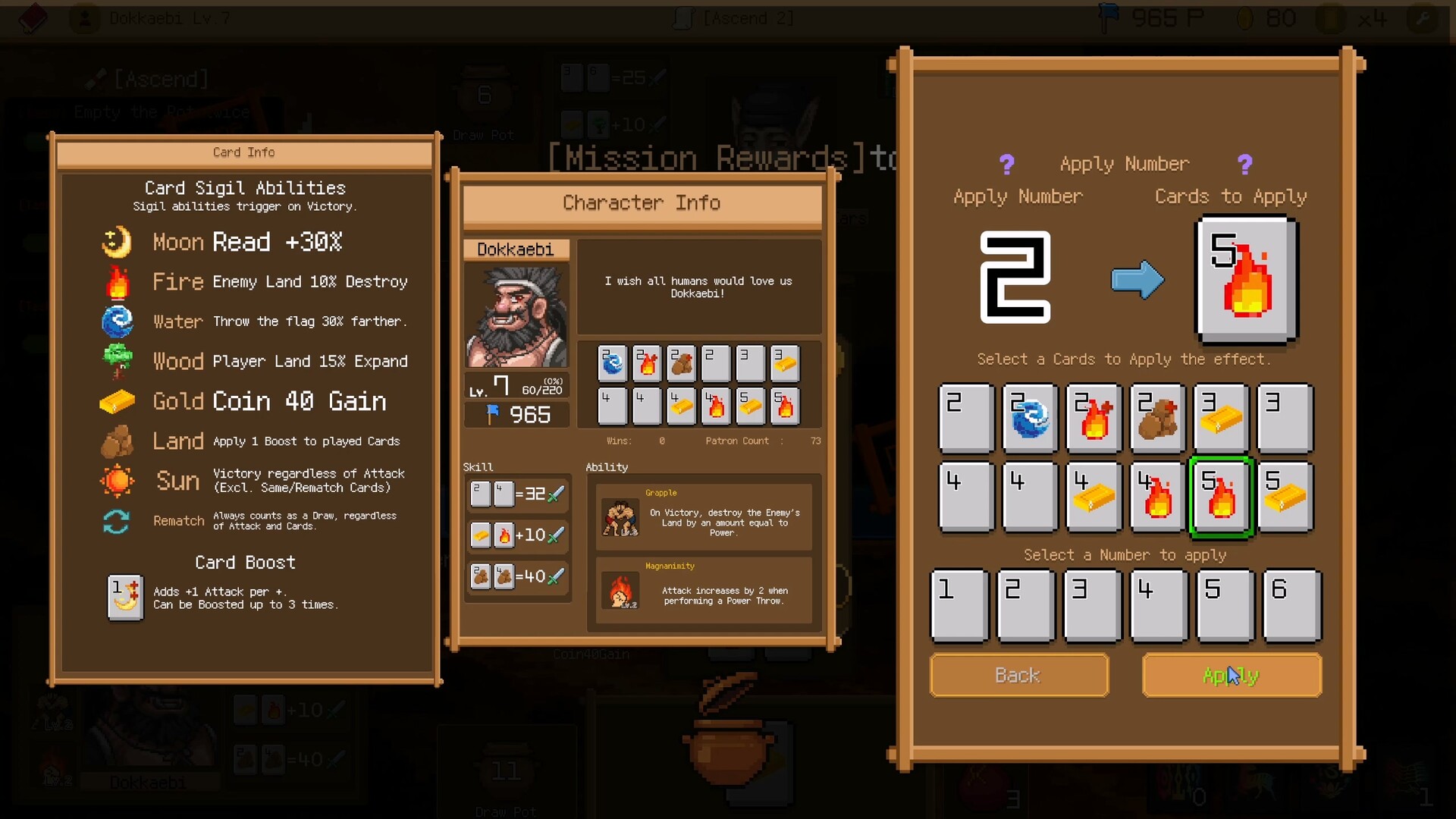Choose number 2 to apply
Viewport: 1456px width, 819px height.
pyautogui.click(x=1026, y=606)
